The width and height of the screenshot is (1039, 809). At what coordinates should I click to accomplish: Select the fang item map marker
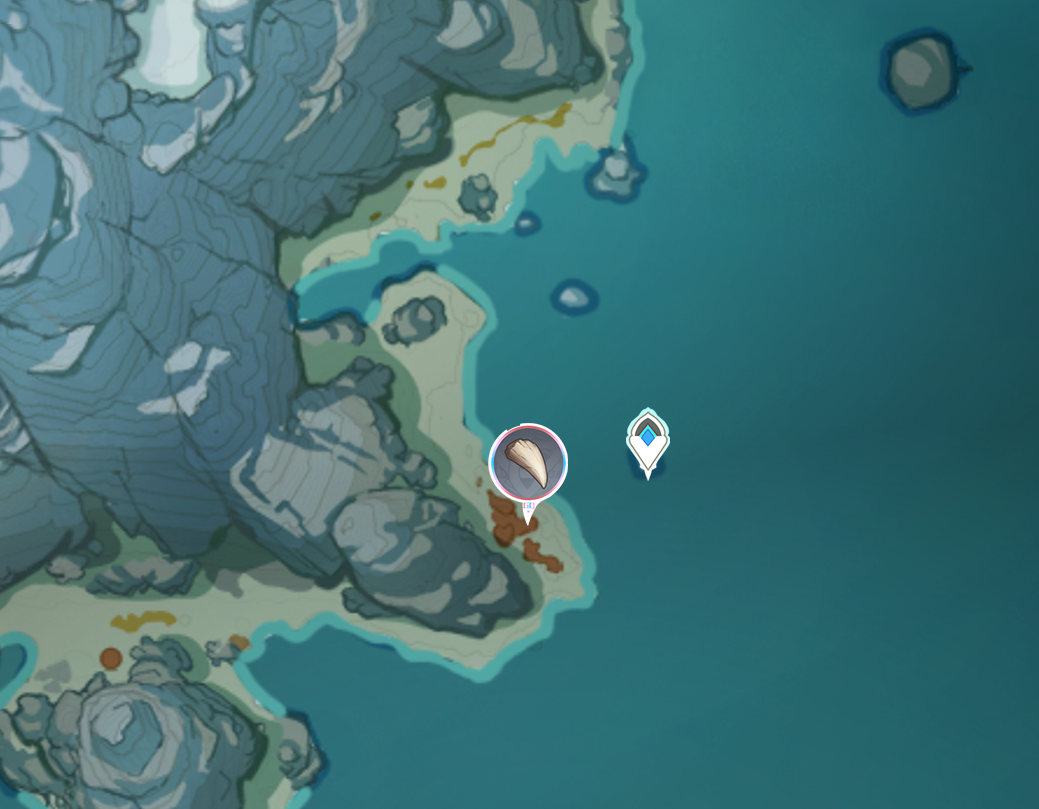[x=528, y=463]
